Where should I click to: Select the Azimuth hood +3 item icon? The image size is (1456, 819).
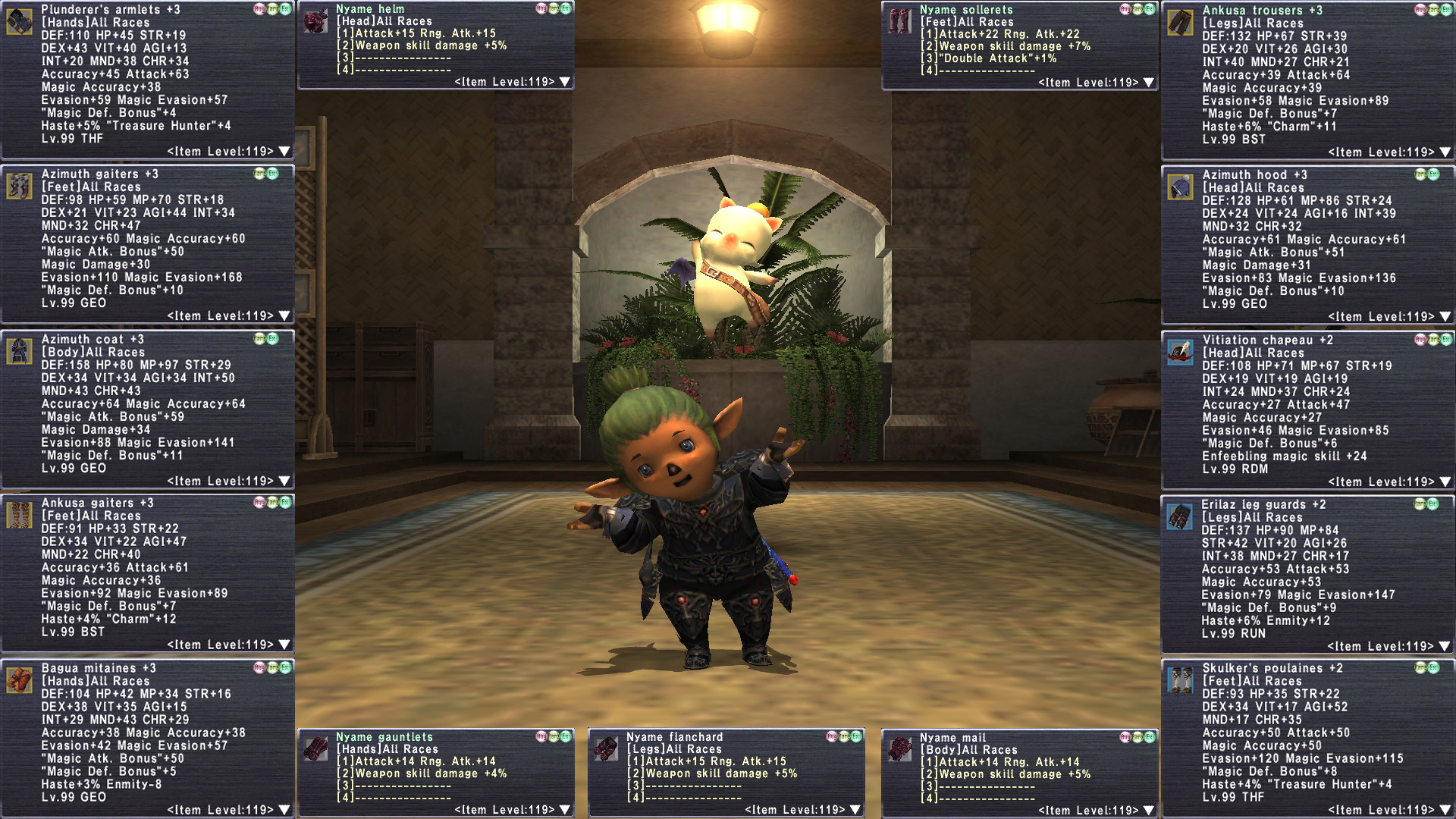coord(1180,187)
